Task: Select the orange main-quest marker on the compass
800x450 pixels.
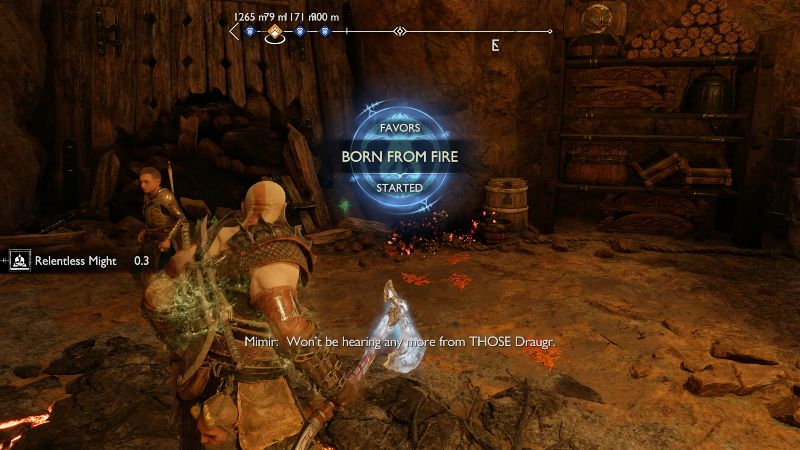Action: coord(274,32)
